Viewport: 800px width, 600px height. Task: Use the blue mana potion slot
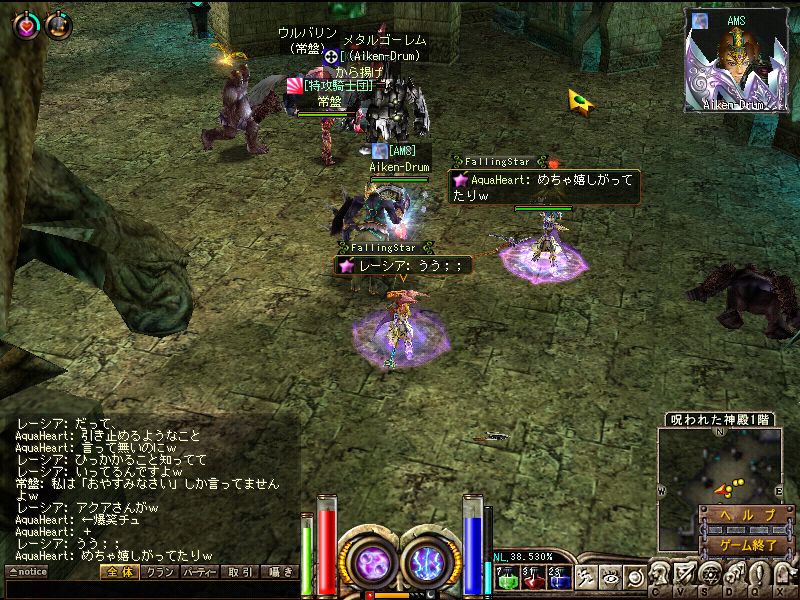[558, 578]
